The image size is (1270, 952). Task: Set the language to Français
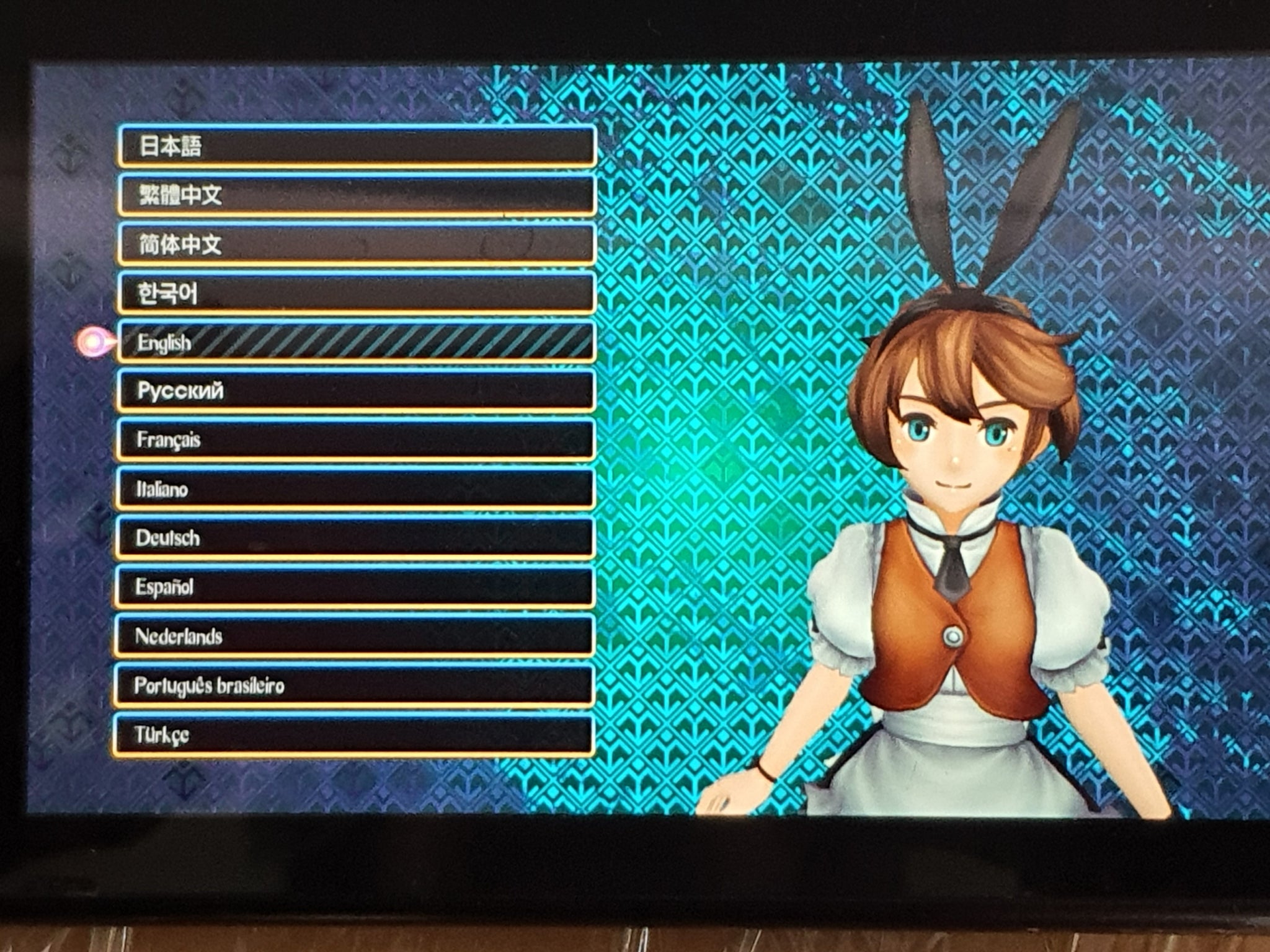click(355, 439)
